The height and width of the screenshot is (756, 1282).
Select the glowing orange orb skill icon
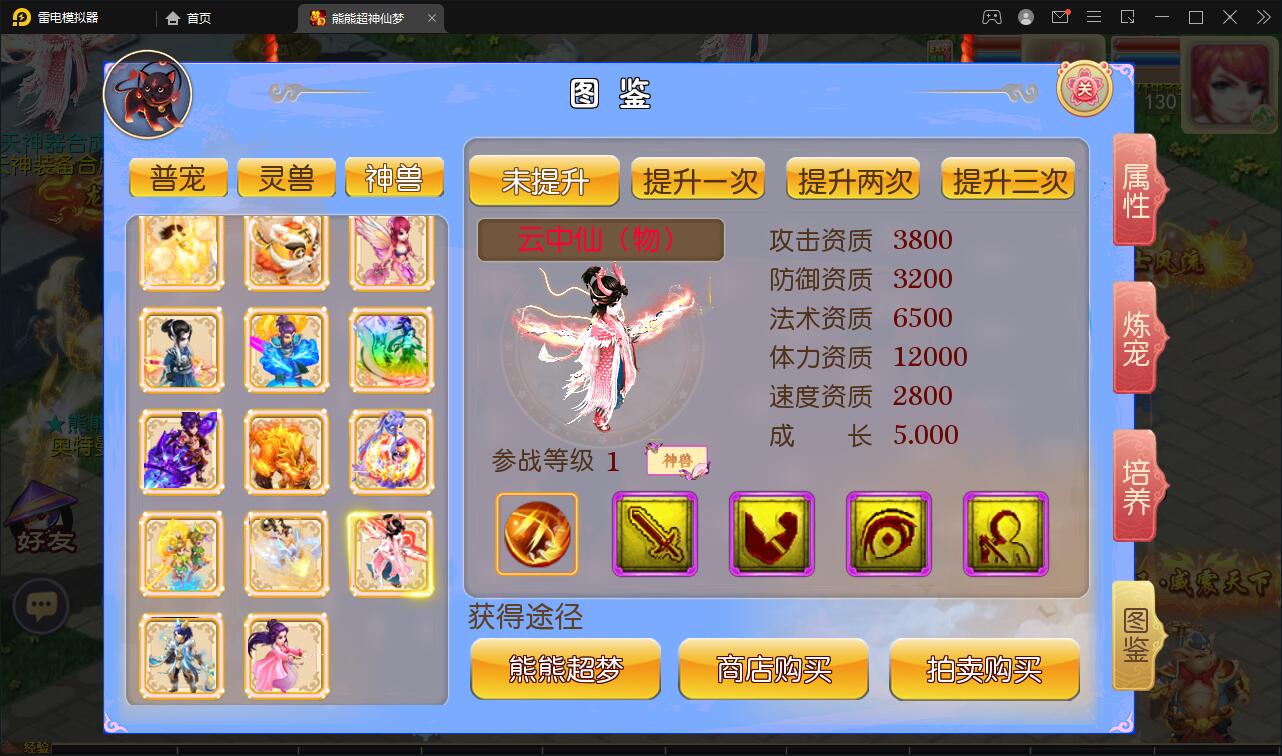click(x=537, y=535)
